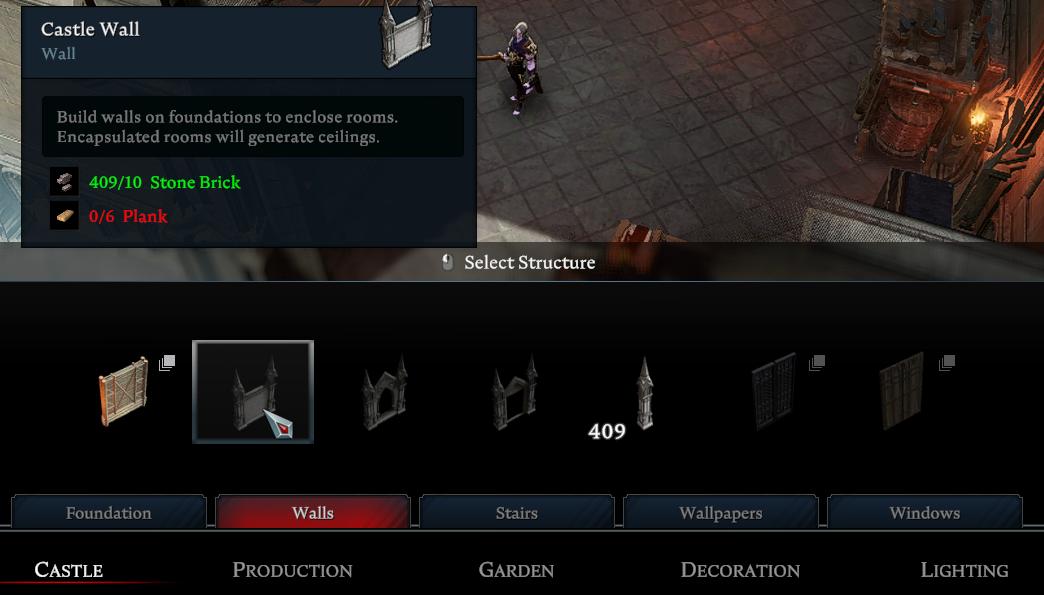
Task: Pick the castle wall doorway structure
Action: [x=514, y=391]
